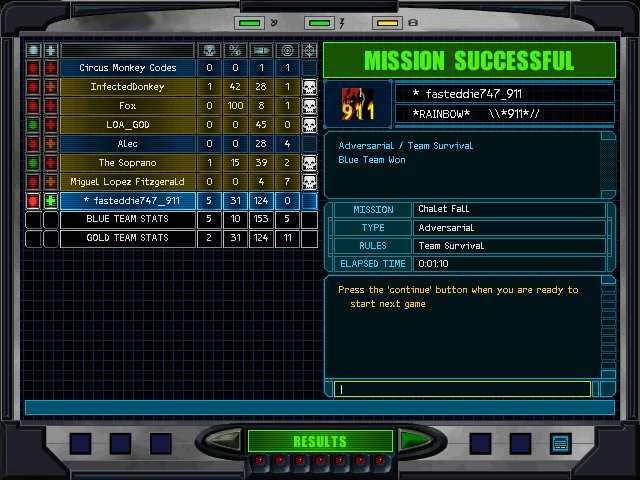Select The Soprano player row
Image resolution: width=640 pixels, height=480 pixels.
(x=127, y=163)
